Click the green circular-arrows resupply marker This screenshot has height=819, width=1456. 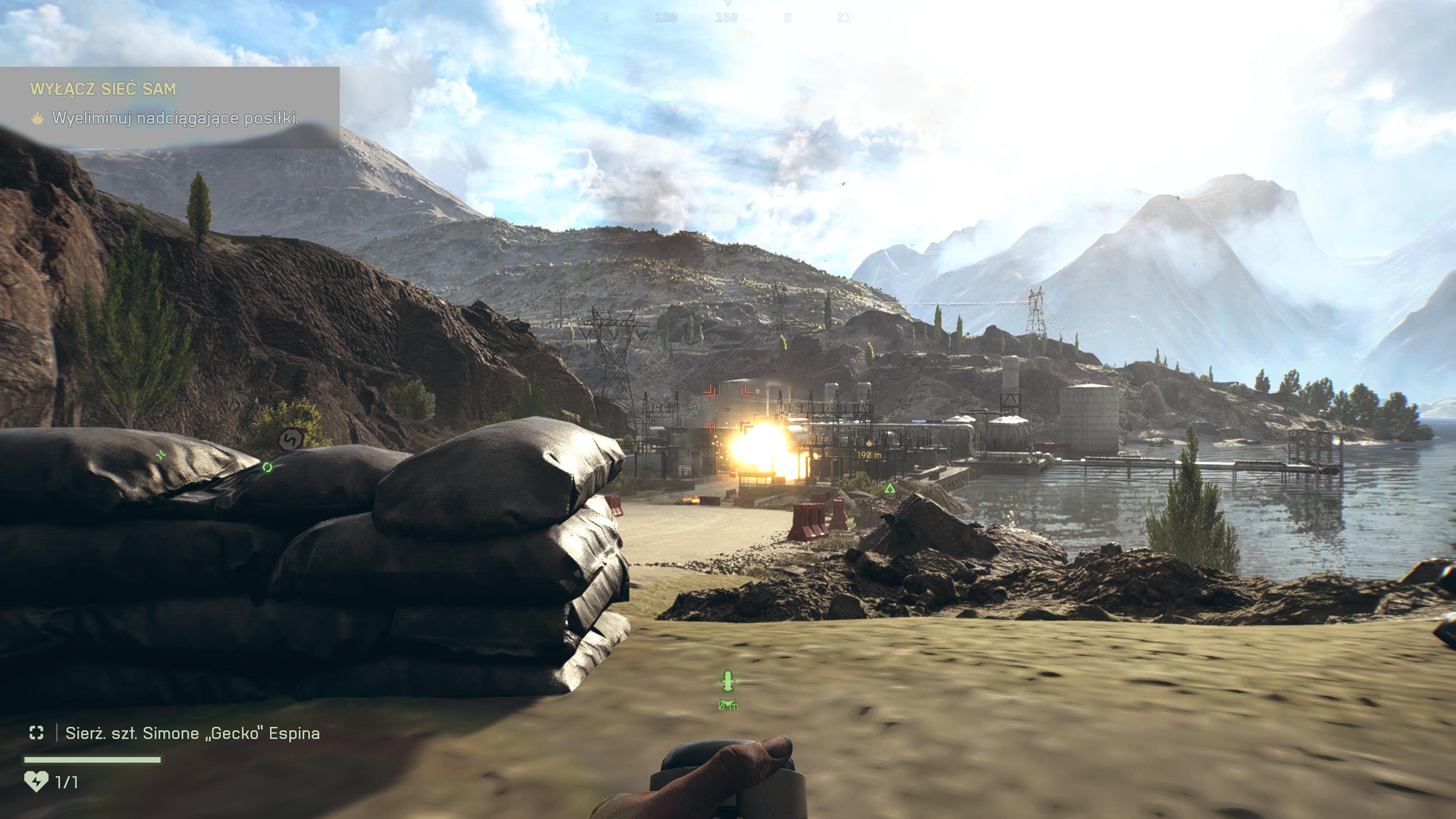point(267,467)
